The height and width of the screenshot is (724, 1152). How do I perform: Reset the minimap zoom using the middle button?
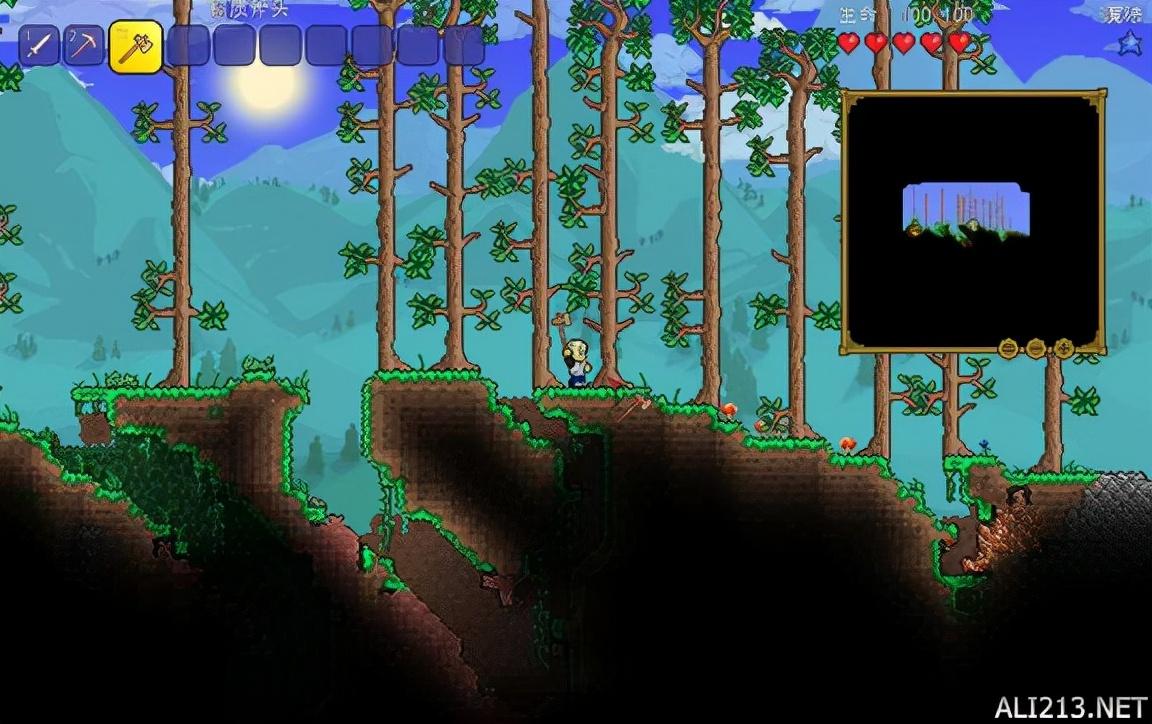click(1036, 348)
